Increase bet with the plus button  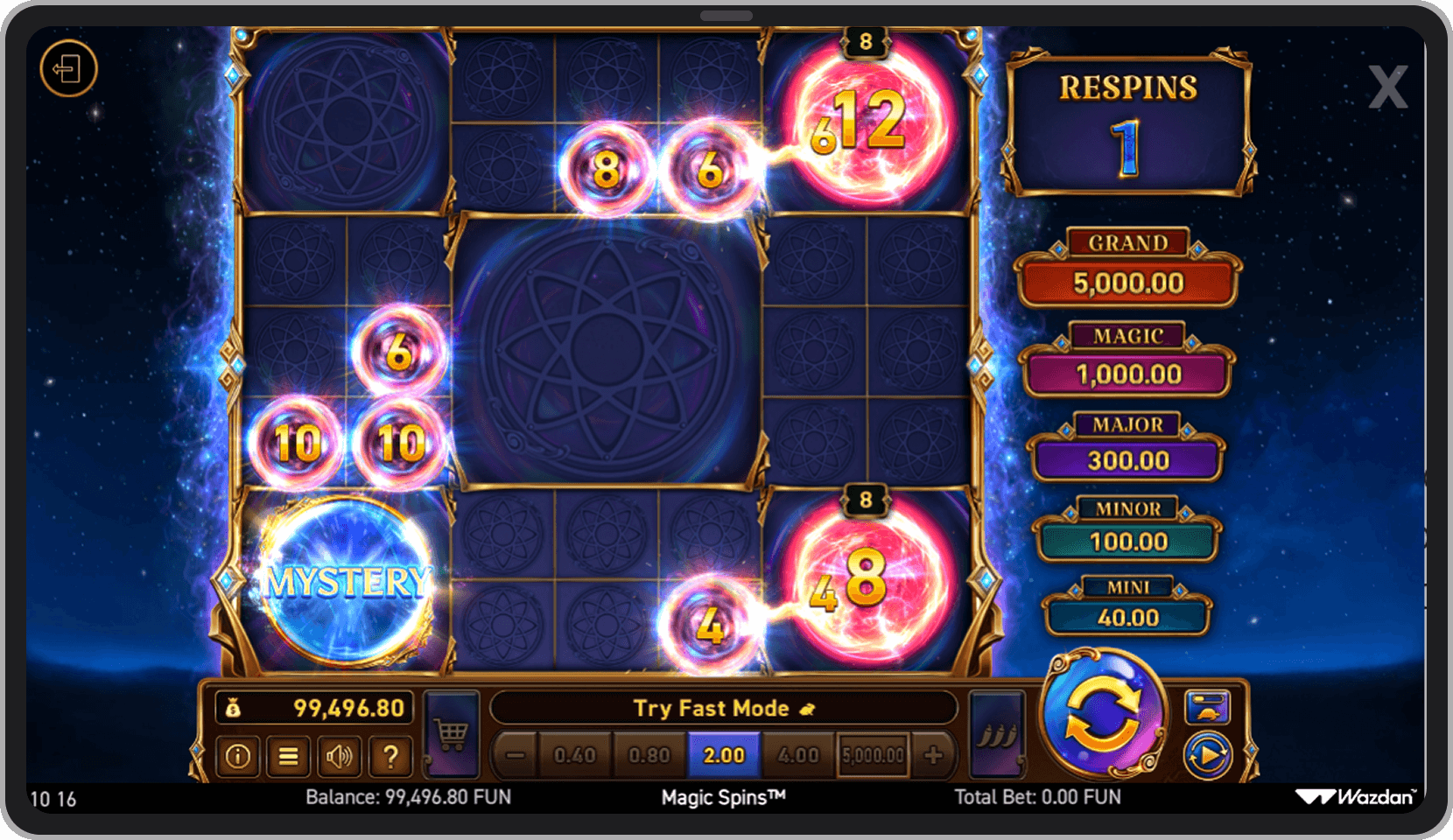[x=935, y=754]
